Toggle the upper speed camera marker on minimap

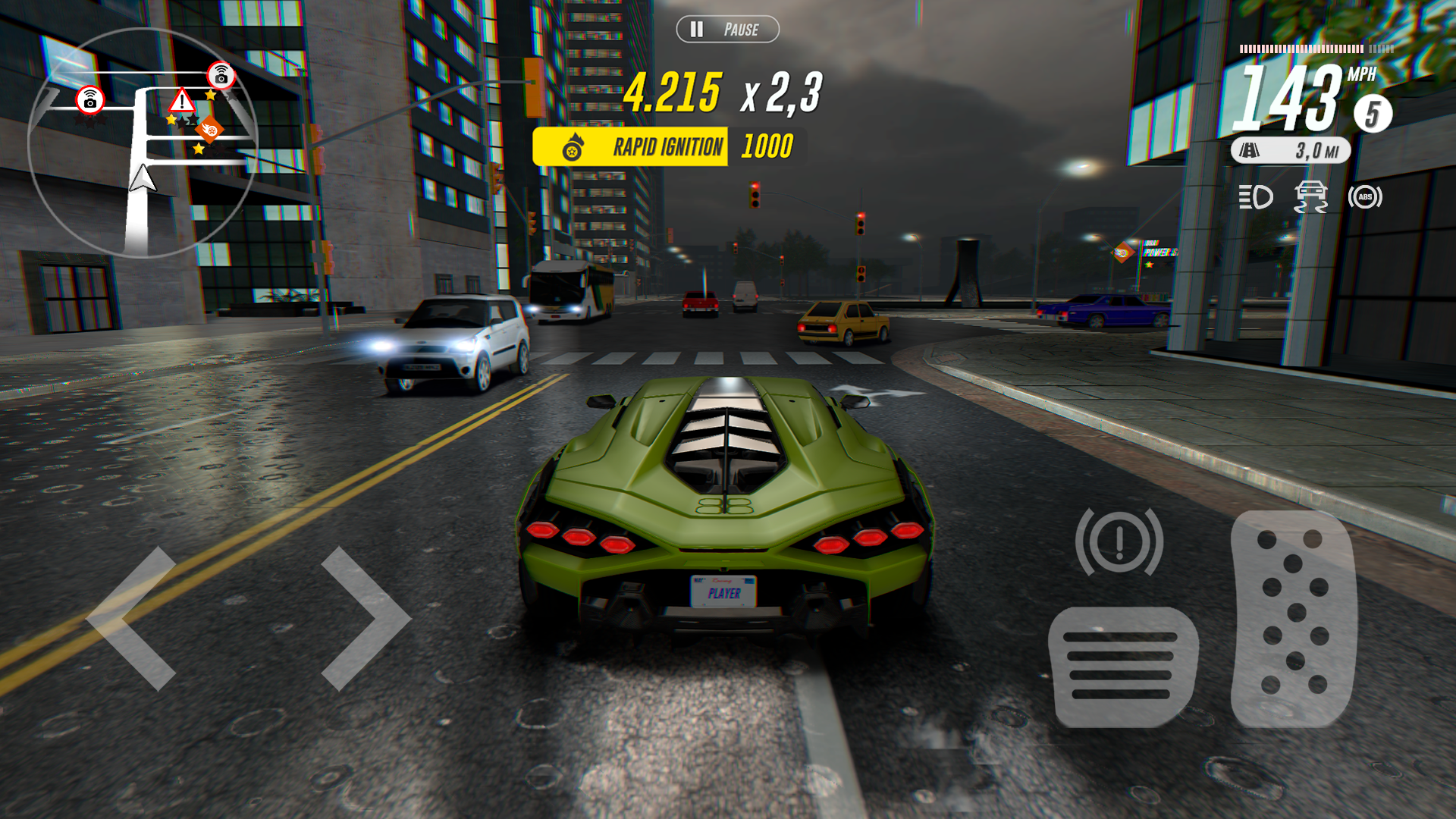(x=219, y=74)
